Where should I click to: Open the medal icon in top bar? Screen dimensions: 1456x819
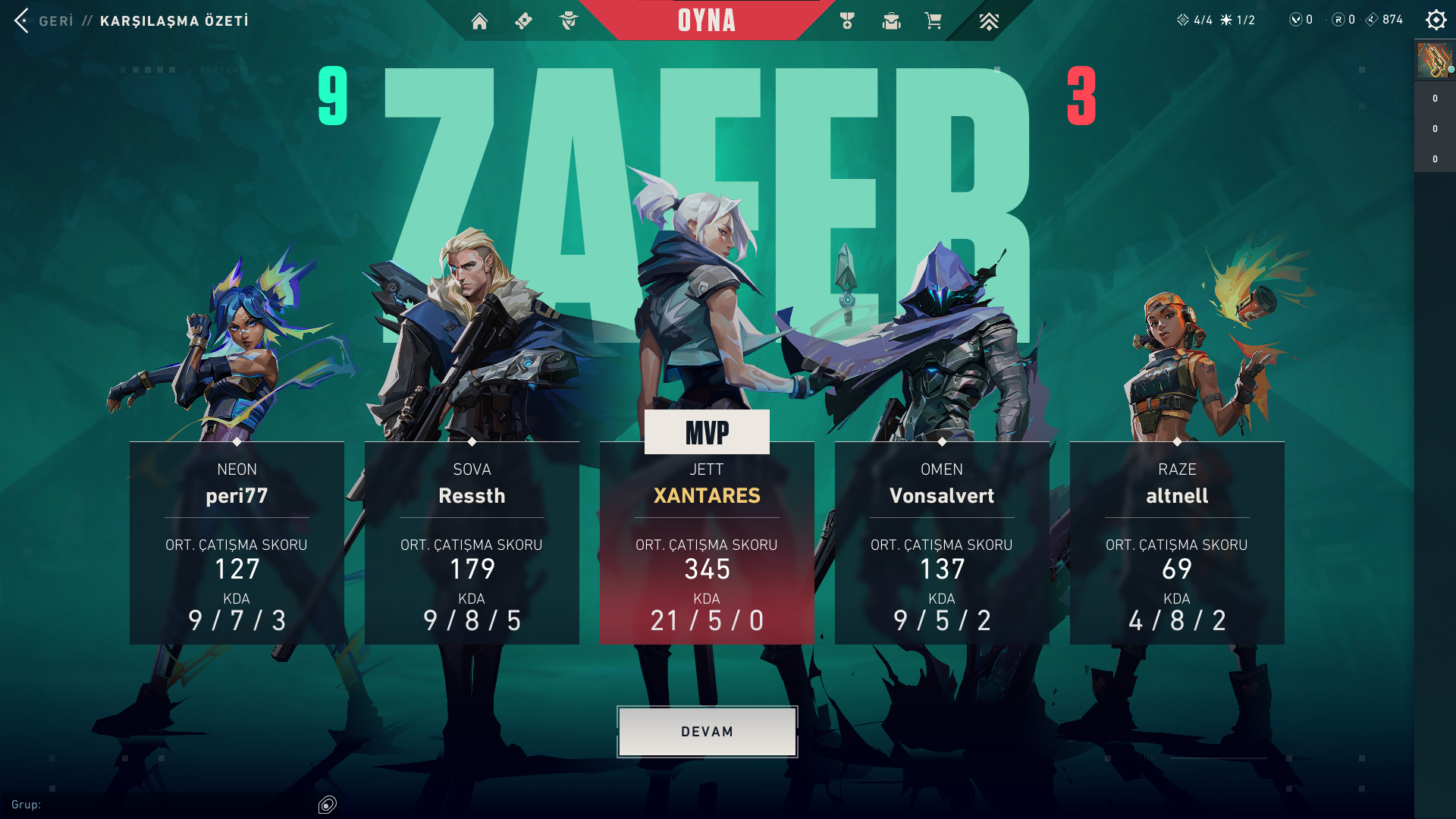pos(847,21)
